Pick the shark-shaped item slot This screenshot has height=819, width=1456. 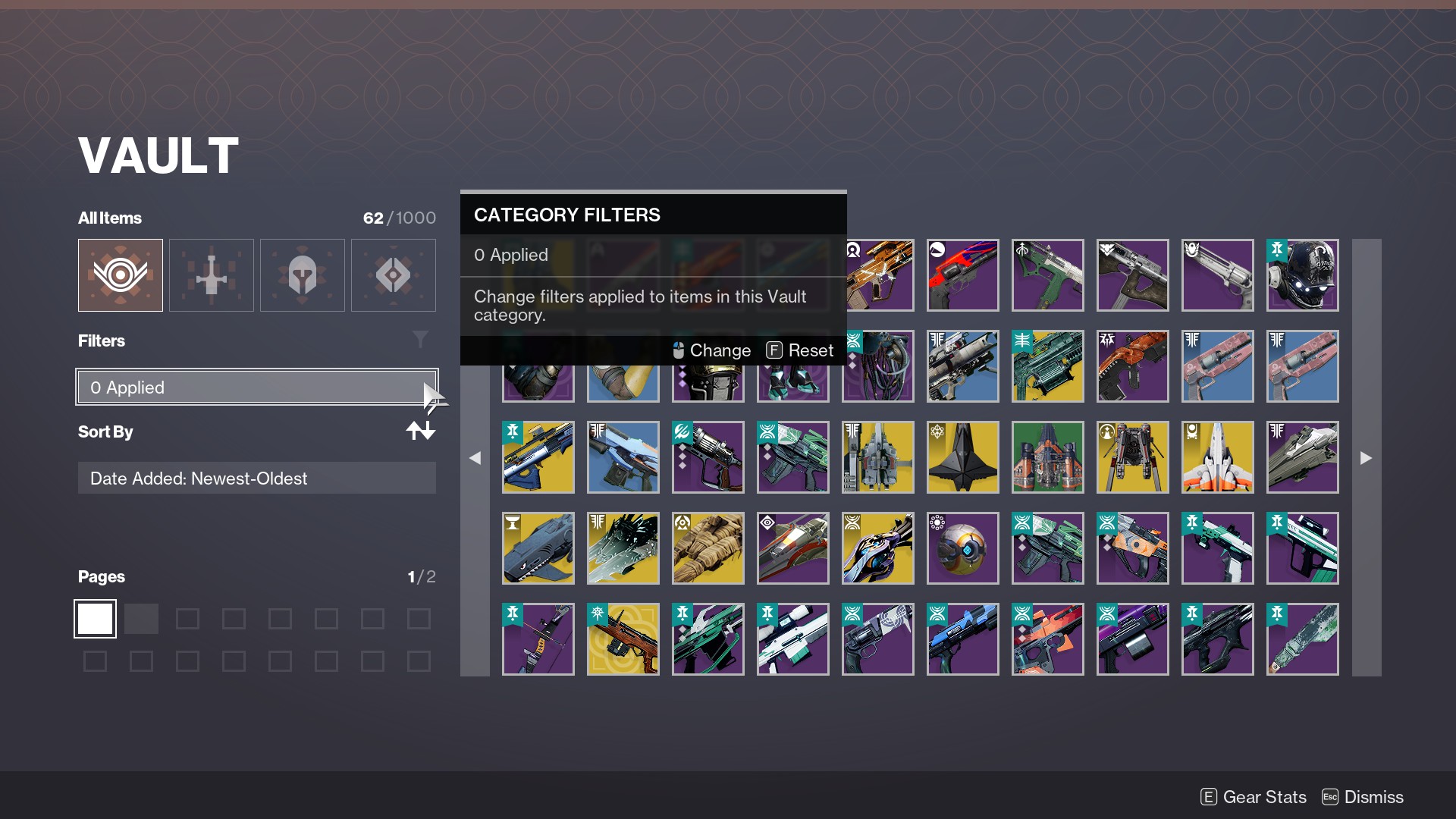tap(538, 548)
